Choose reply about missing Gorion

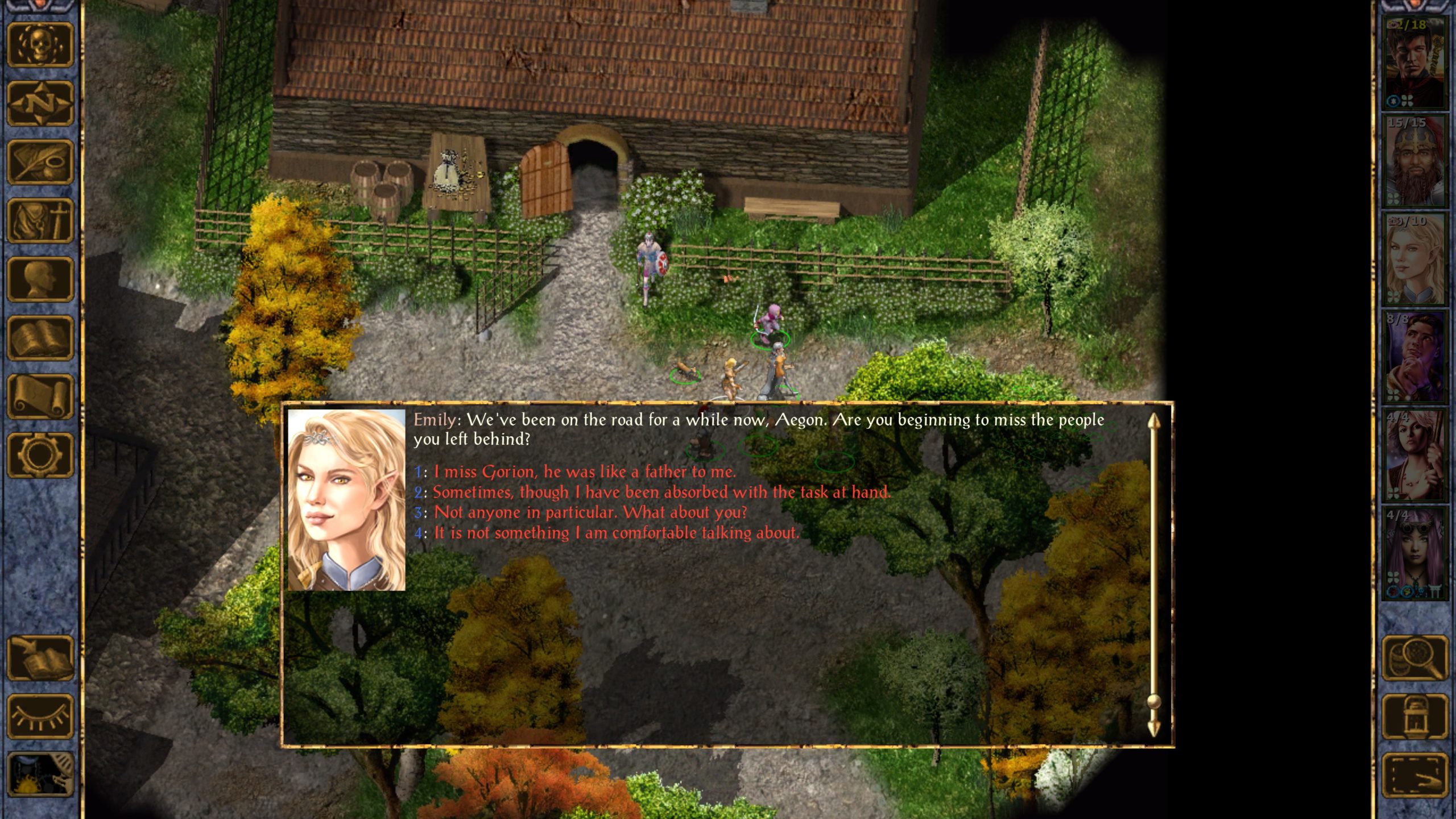(585, 471)
